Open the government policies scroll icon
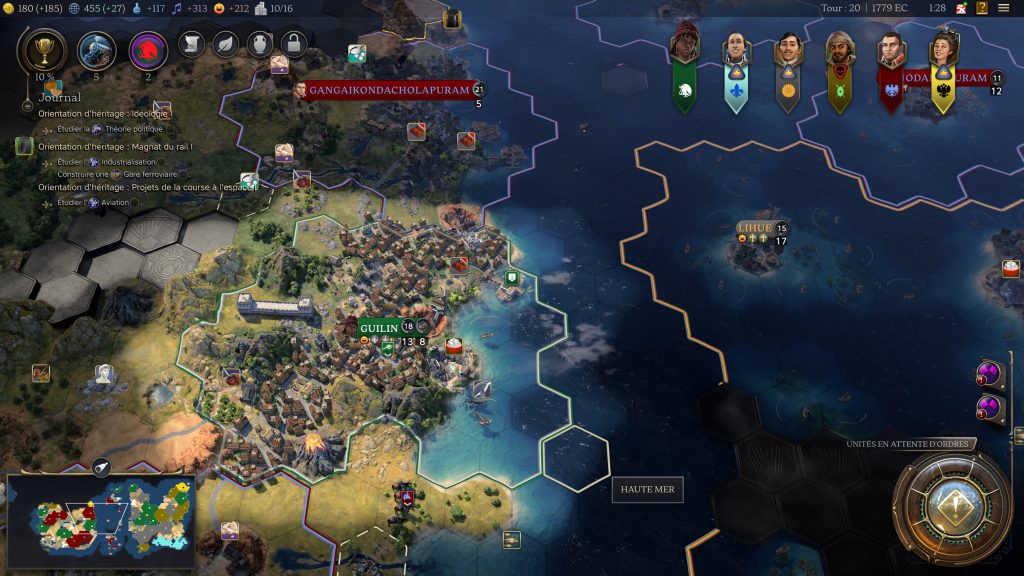The width and height of the screenshot is (1024, 576). tap(191, 43)
